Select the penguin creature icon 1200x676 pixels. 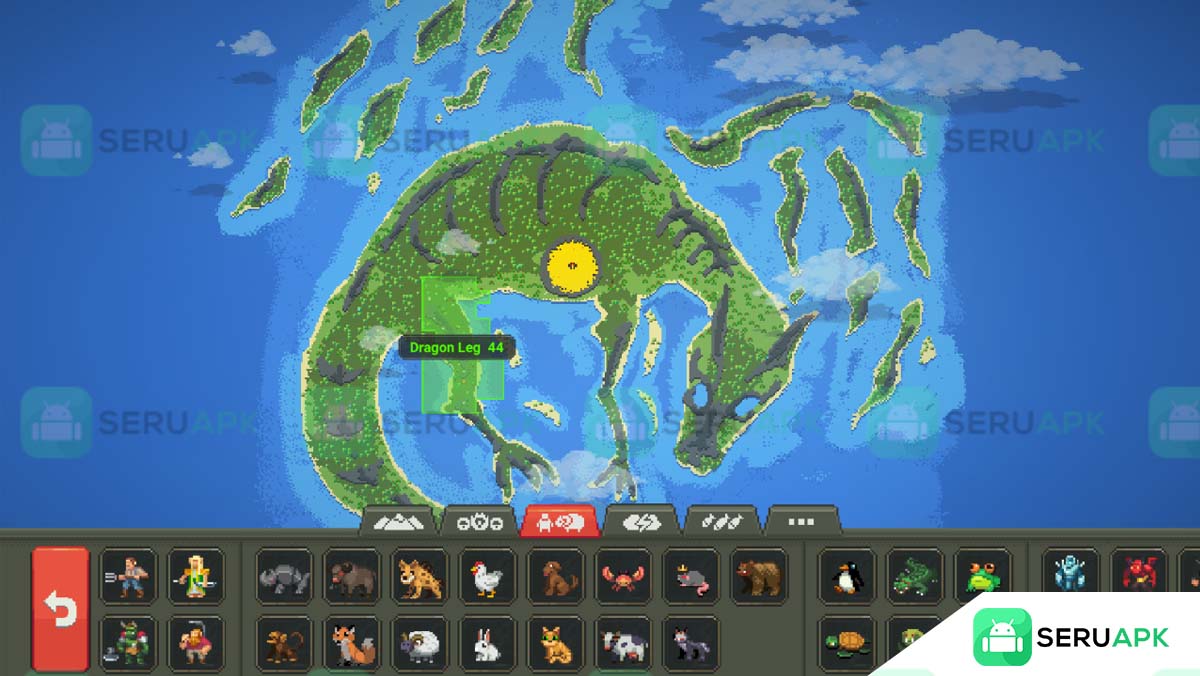[x=847, y=576]
